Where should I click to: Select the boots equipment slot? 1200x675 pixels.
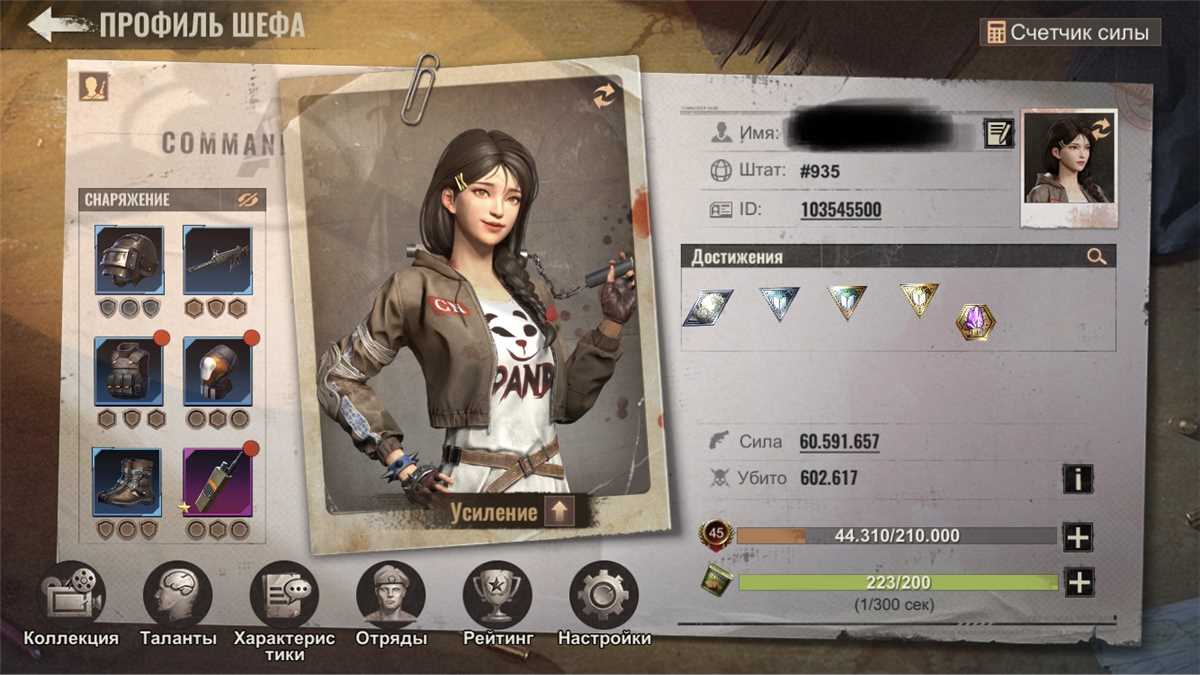click(129, 481)
